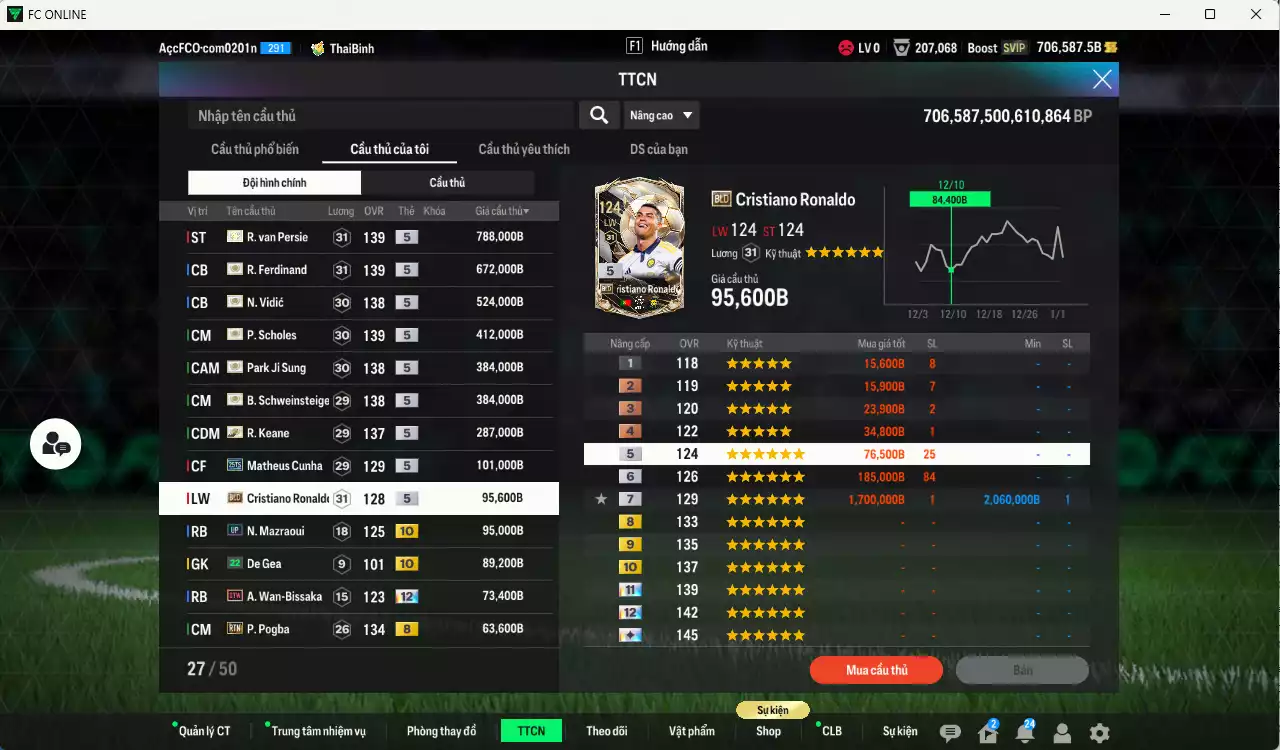Click the Mua cầu thủ purchase button

[876, 670]
